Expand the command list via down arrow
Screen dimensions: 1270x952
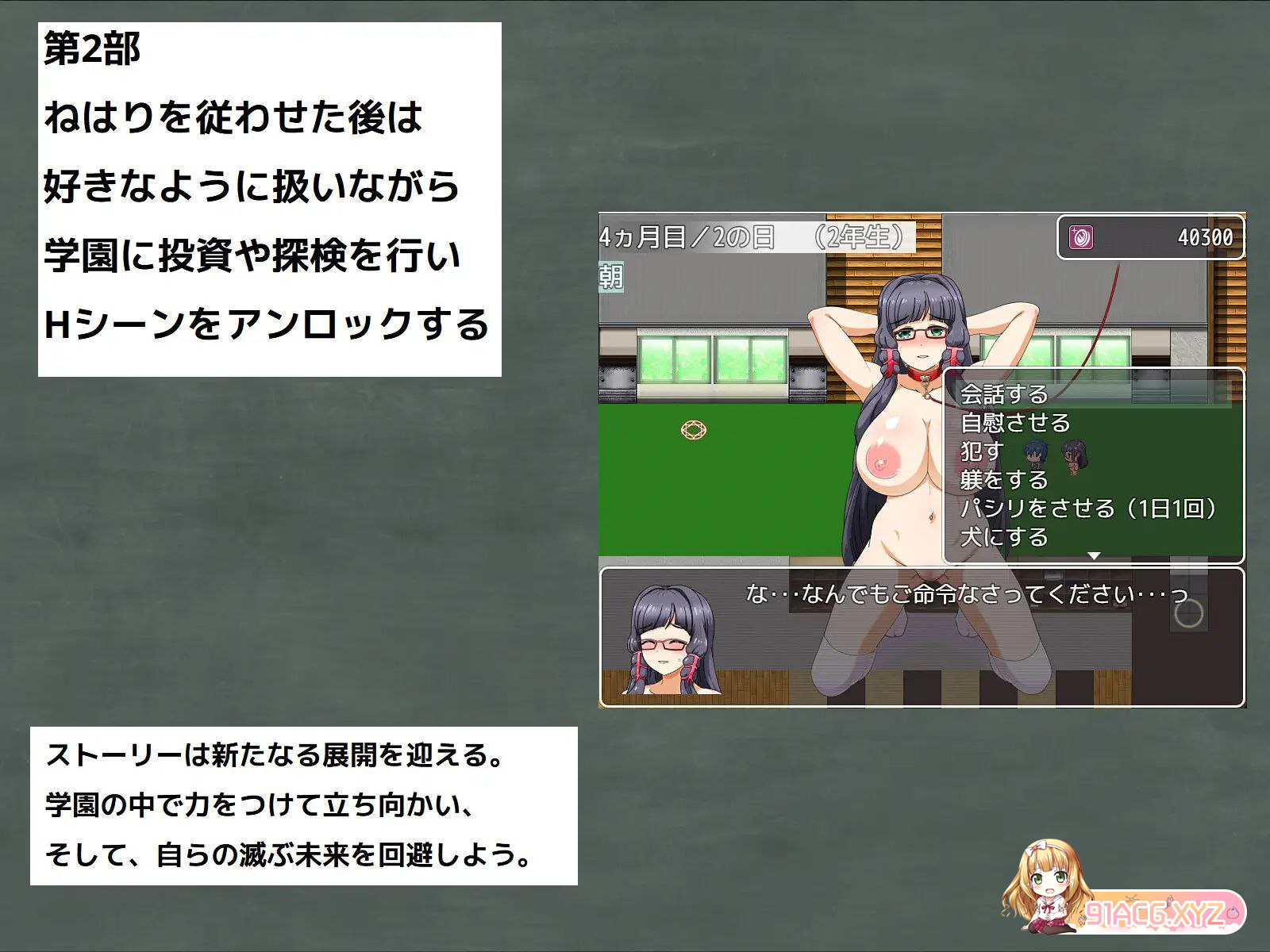click(x=1096, y=556)
